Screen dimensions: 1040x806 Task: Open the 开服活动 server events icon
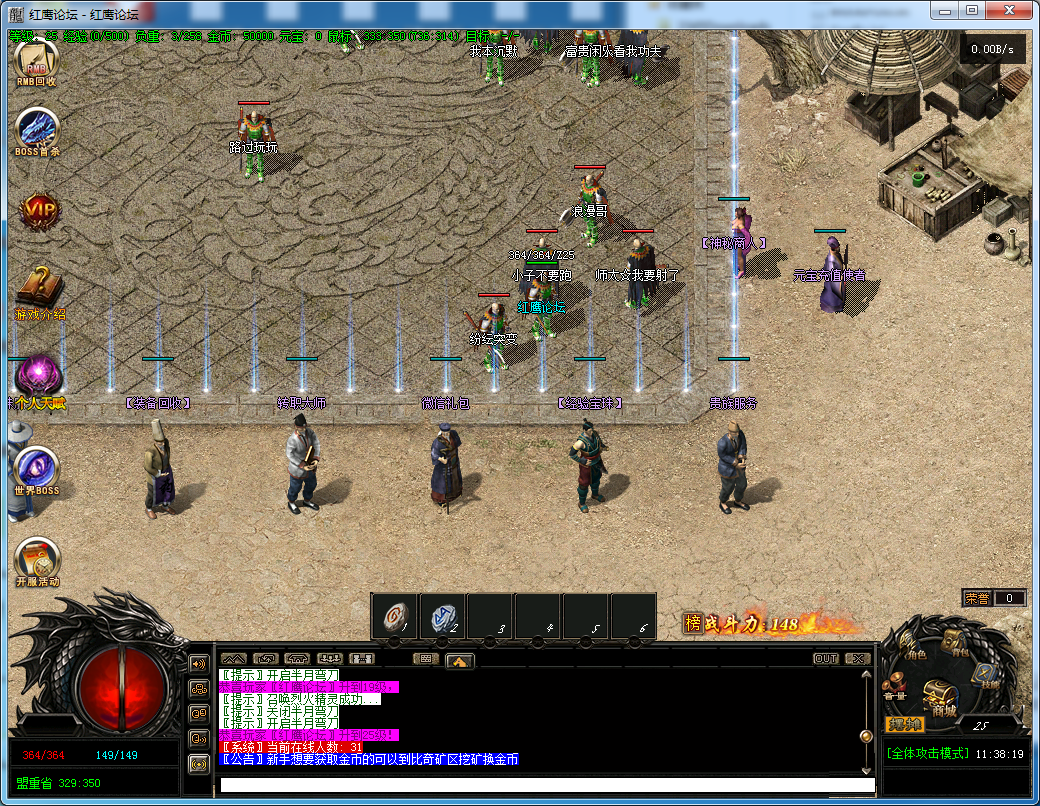click(38, 560)
